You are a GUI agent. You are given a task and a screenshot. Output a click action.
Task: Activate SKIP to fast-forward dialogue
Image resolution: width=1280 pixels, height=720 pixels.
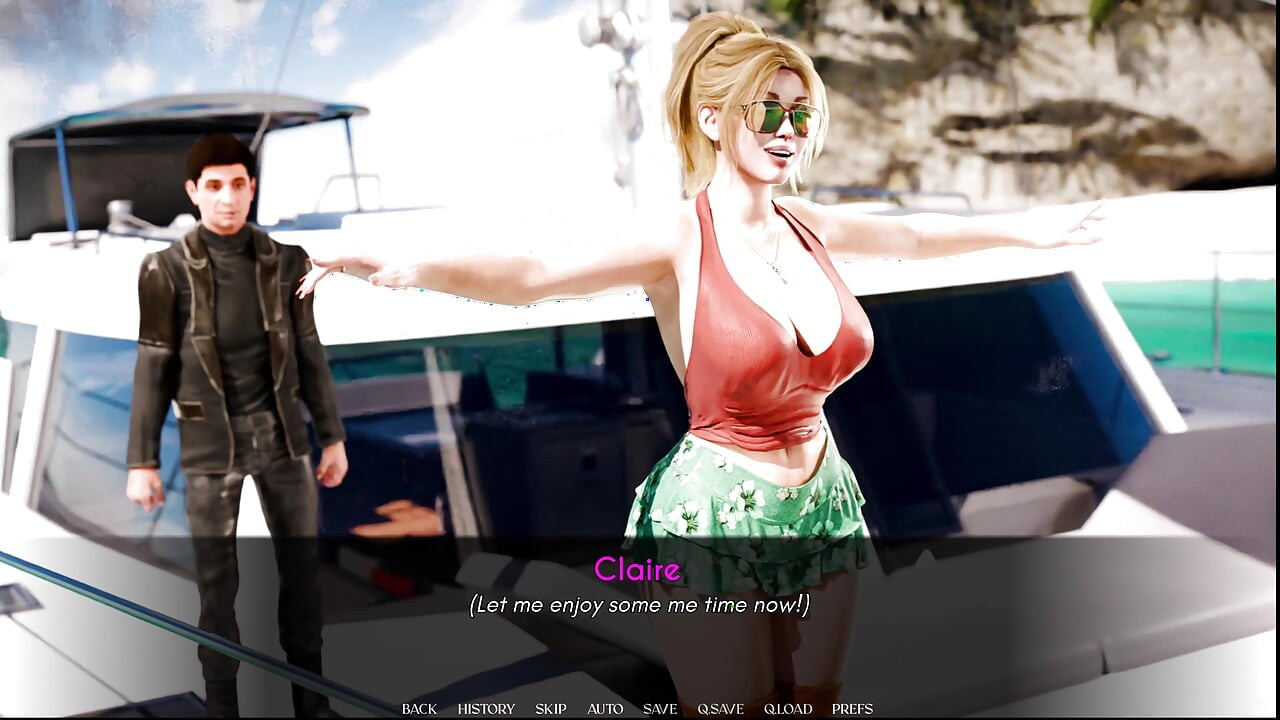coord(551,709)
